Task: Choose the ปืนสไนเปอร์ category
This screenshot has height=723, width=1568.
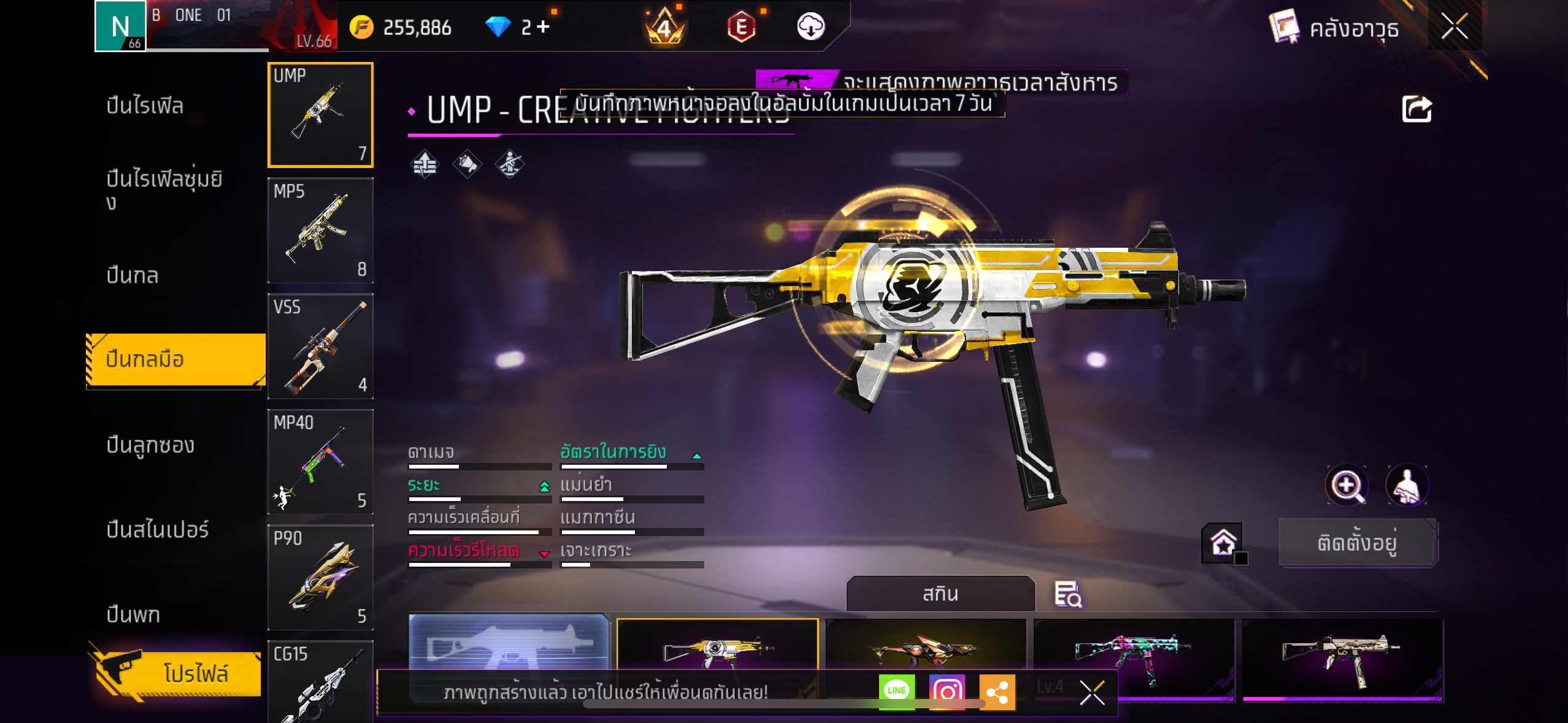Action: [x=158, y=529]
